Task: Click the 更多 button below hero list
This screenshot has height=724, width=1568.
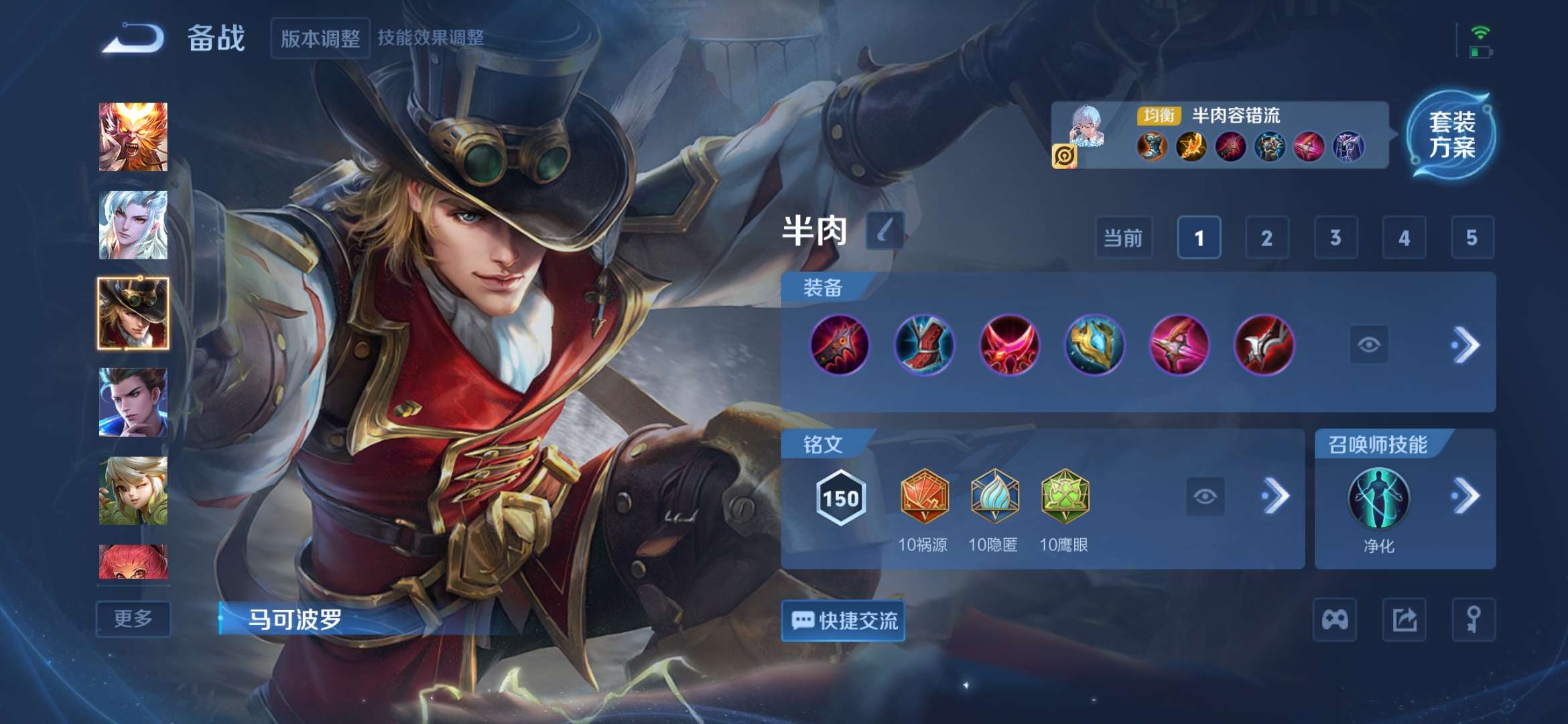Action: click(133, 620)
